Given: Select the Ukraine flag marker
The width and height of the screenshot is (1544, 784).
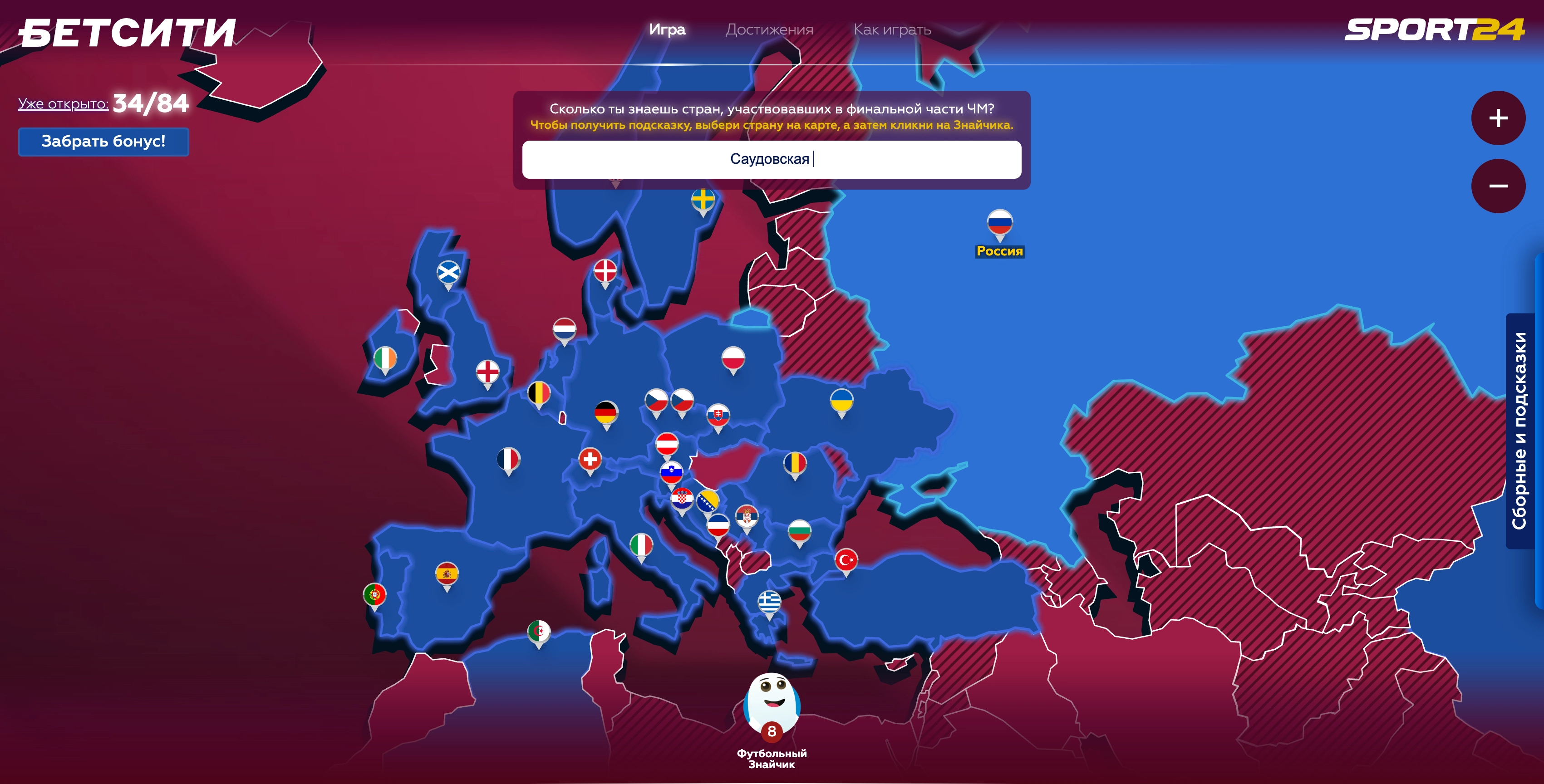Looking at the screenshot, I should [841, 400].
